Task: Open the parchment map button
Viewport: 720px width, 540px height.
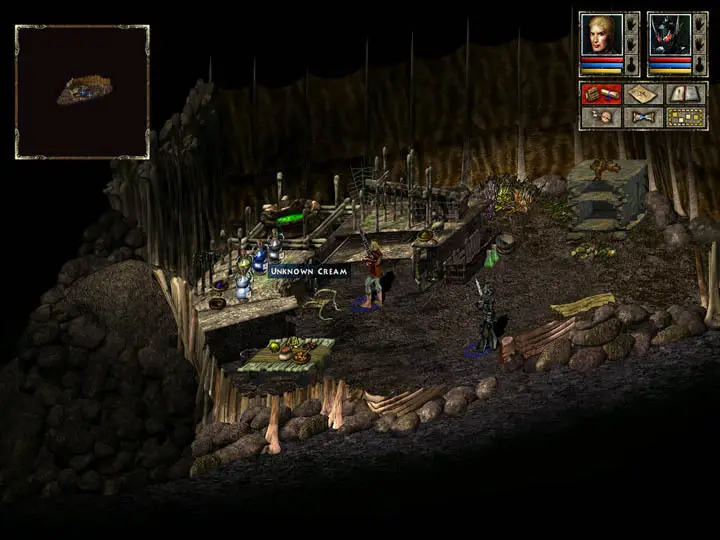Action: pos(643,94)
